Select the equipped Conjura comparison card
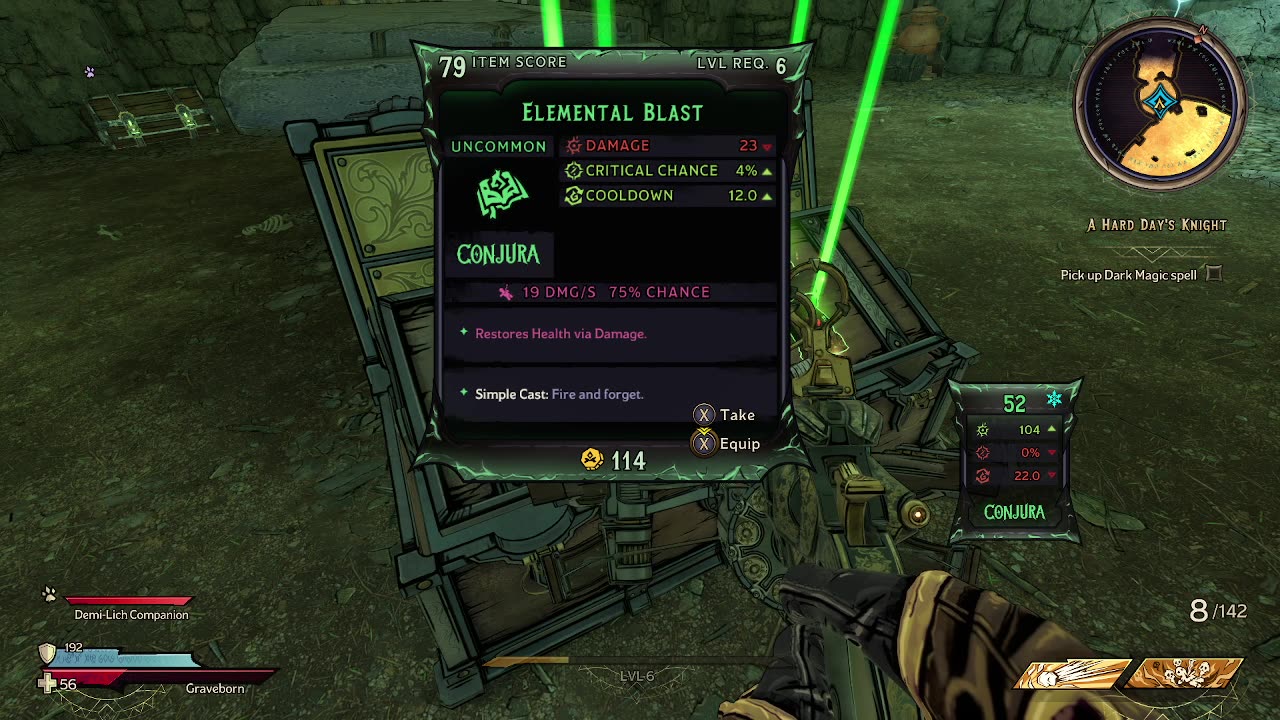The image size is (1280, 720). [1014, 460]
